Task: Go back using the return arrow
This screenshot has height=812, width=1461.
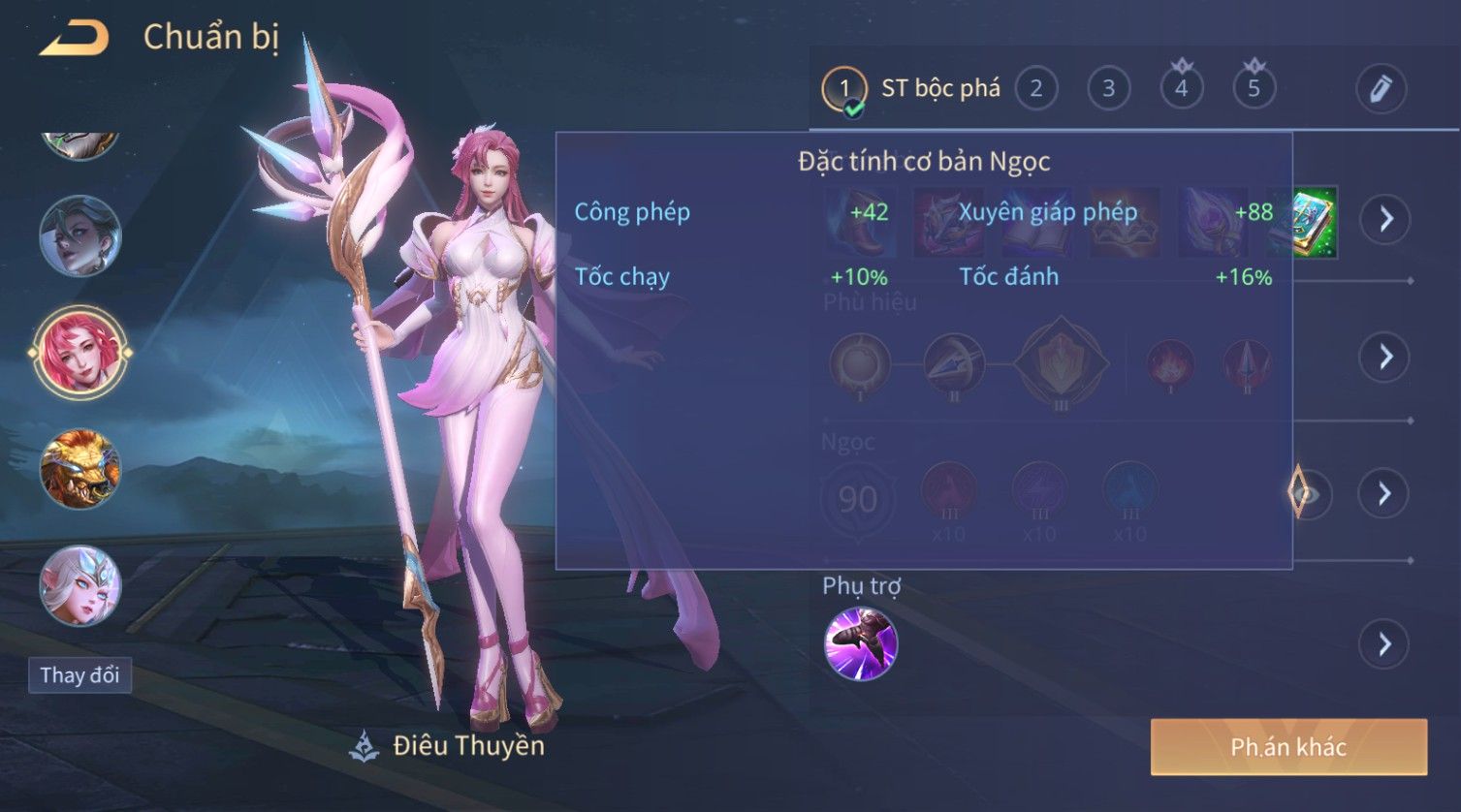Action: coord(74,39)
